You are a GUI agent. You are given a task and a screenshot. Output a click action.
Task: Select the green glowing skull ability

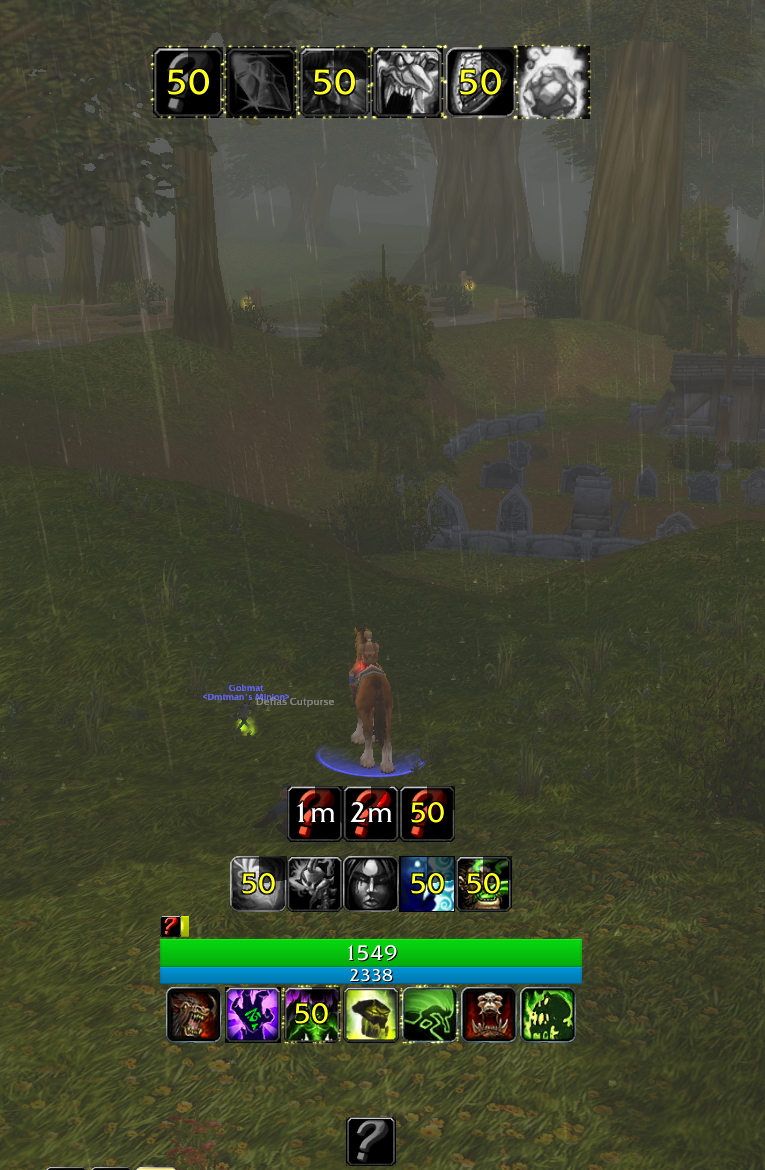[548, 1015]
